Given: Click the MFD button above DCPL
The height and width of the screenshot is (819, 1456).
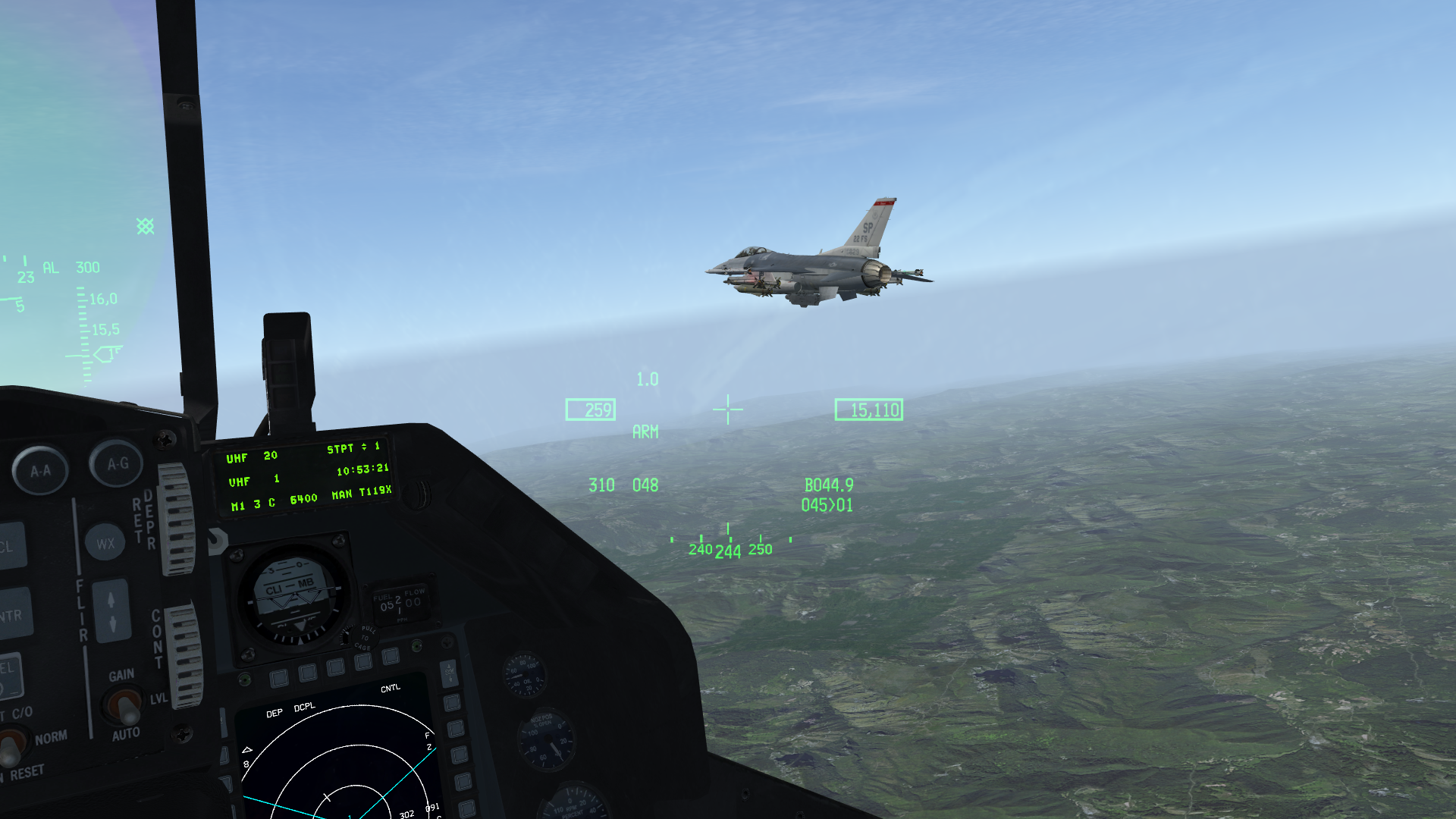Looking at the screenshot, I should (308, 673).
